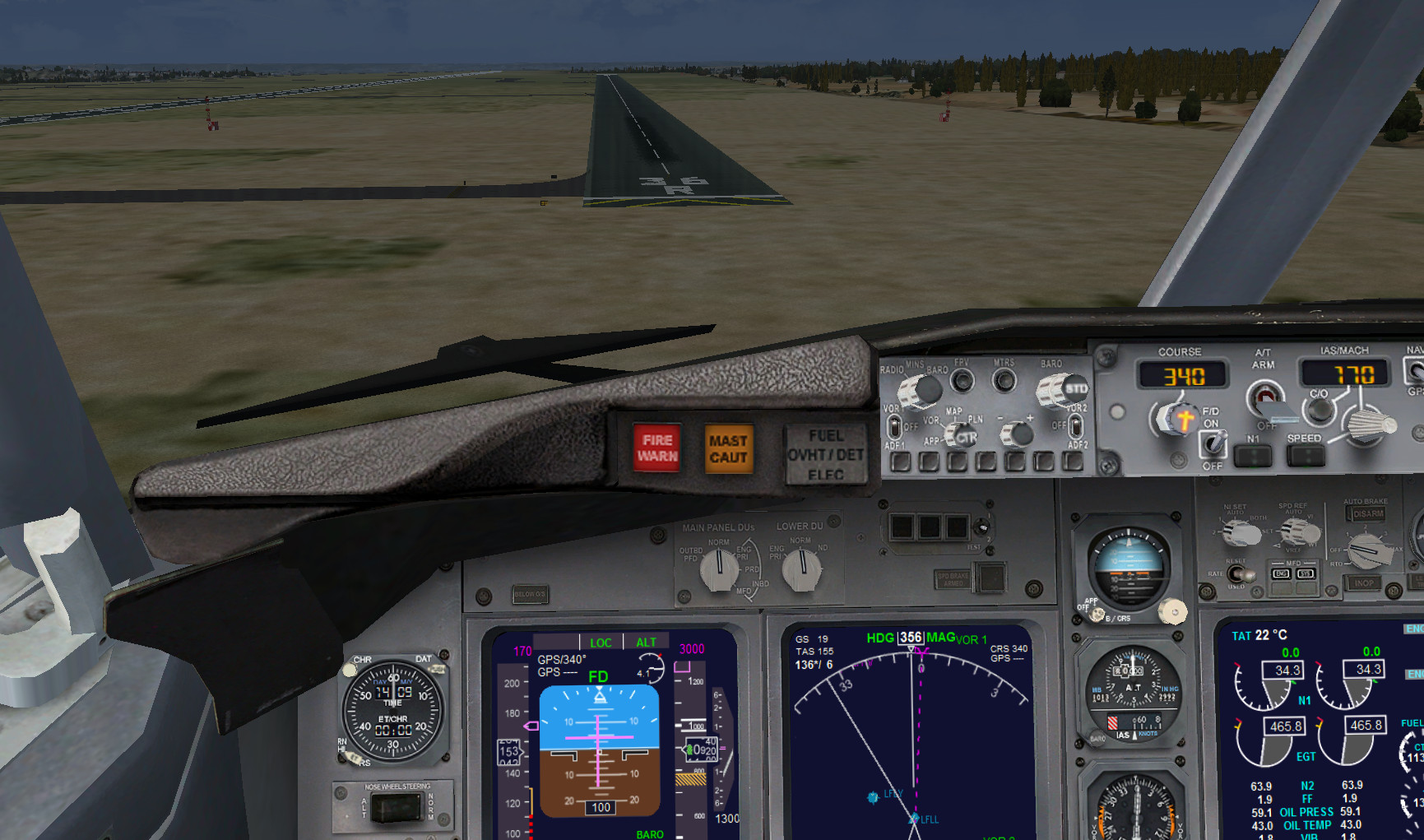Flip the F/D flight director switch
This screenshot has height=840, width=1424.
[1213, 444]
